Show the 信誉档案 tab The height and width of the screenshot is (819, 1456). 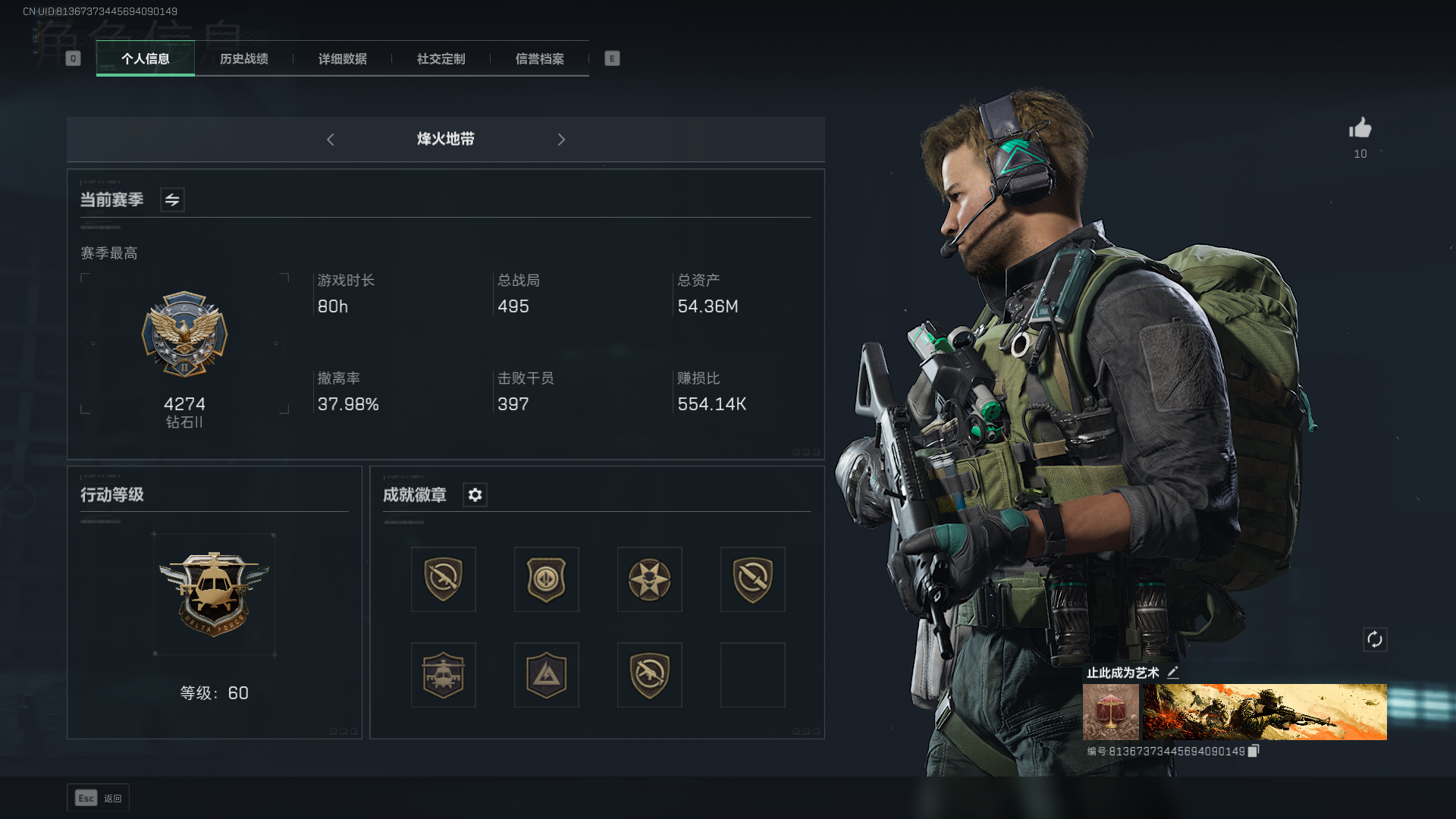point(540,59)
